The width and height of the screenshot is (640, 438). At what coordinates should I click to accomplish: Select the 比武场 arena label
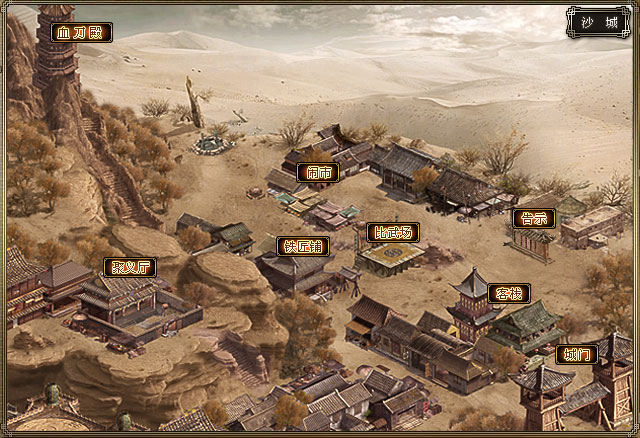click(391, 232)
